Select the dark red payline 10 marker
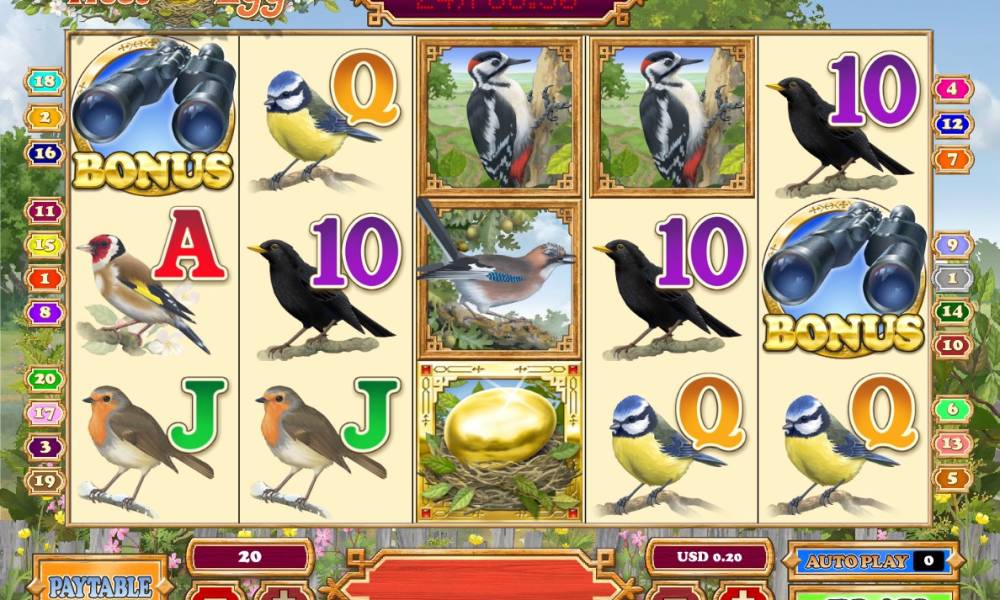The width and height of the screenshot is (1000, 600). pos(953,345)
